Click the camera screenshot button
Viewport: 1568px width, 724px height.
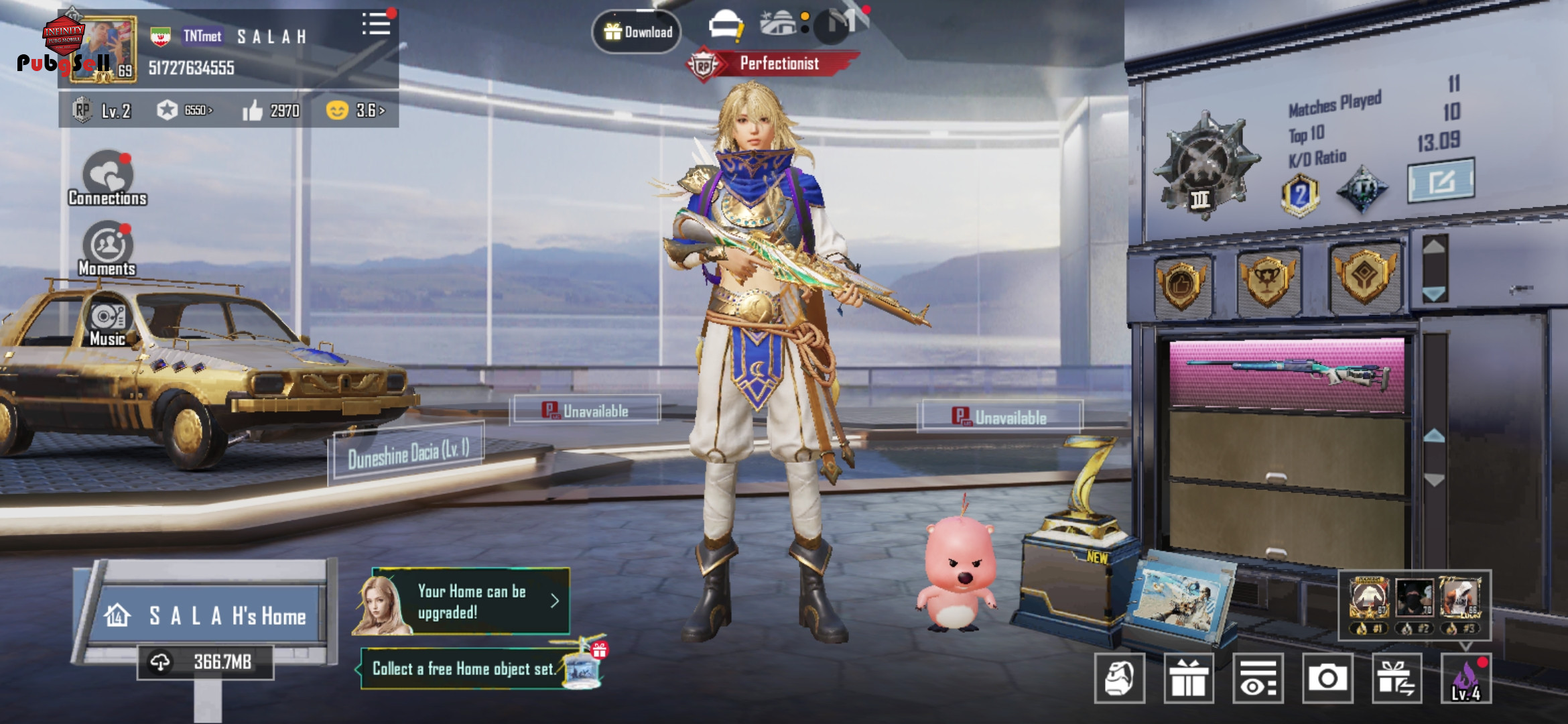tap(1327, 678)
